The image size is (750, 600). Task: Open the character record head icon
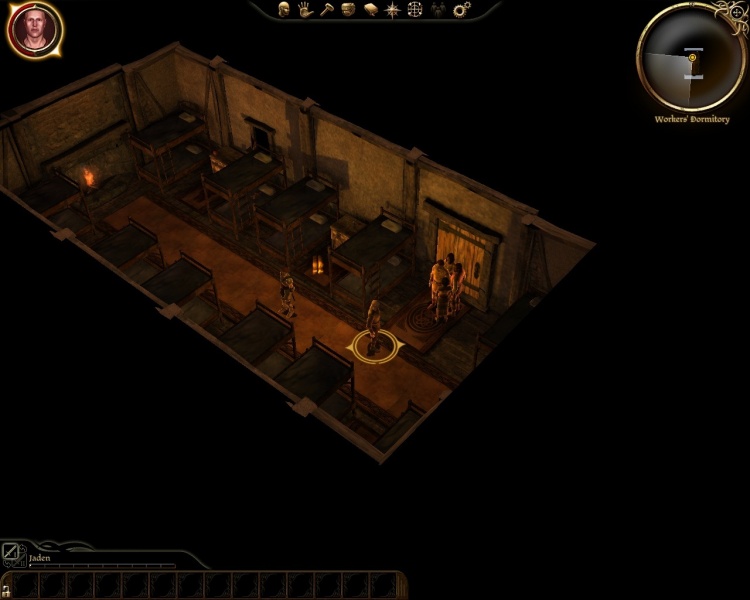pos(284,9)
